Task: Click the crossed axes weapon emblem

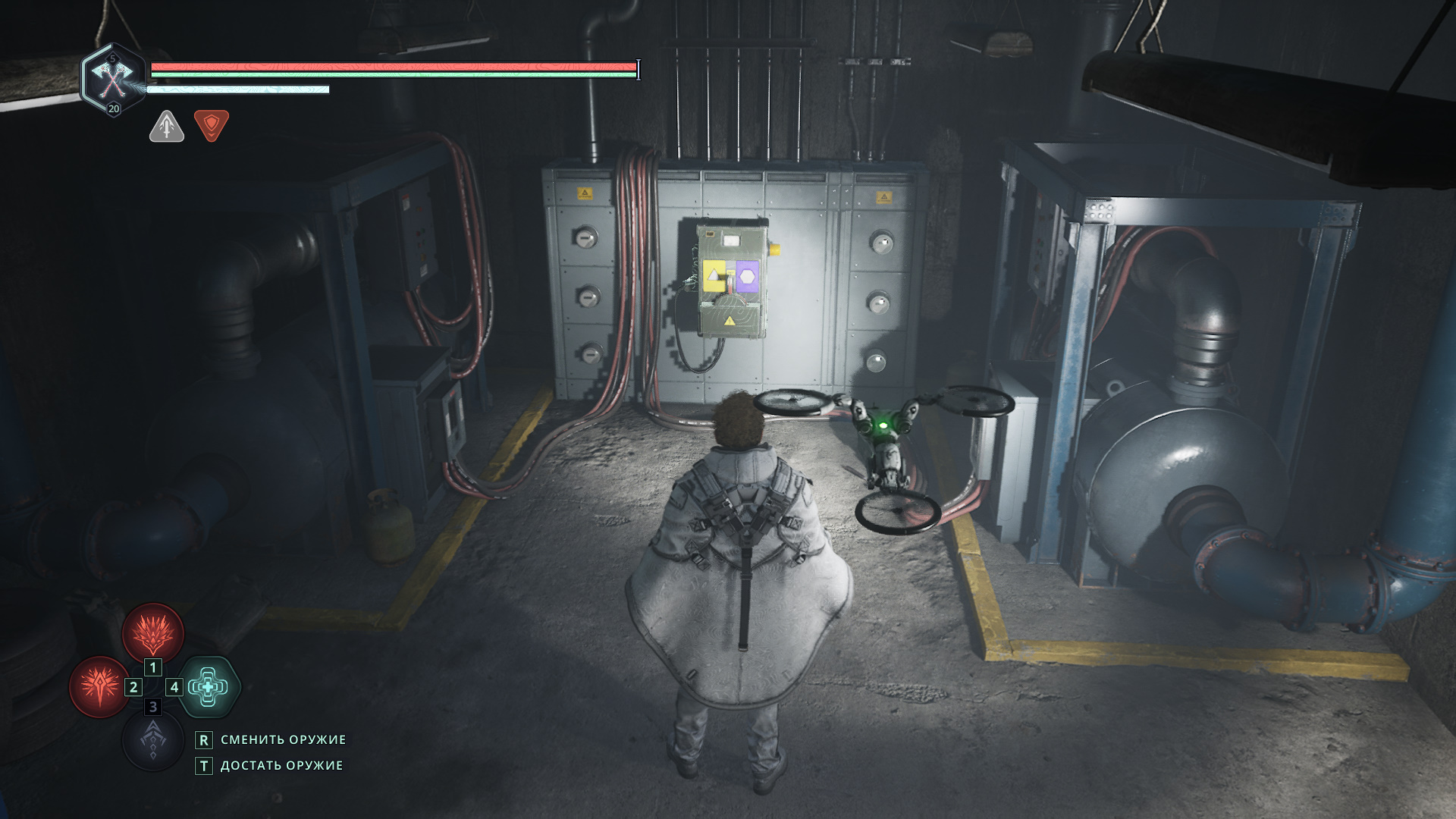Action: (113, 78)
